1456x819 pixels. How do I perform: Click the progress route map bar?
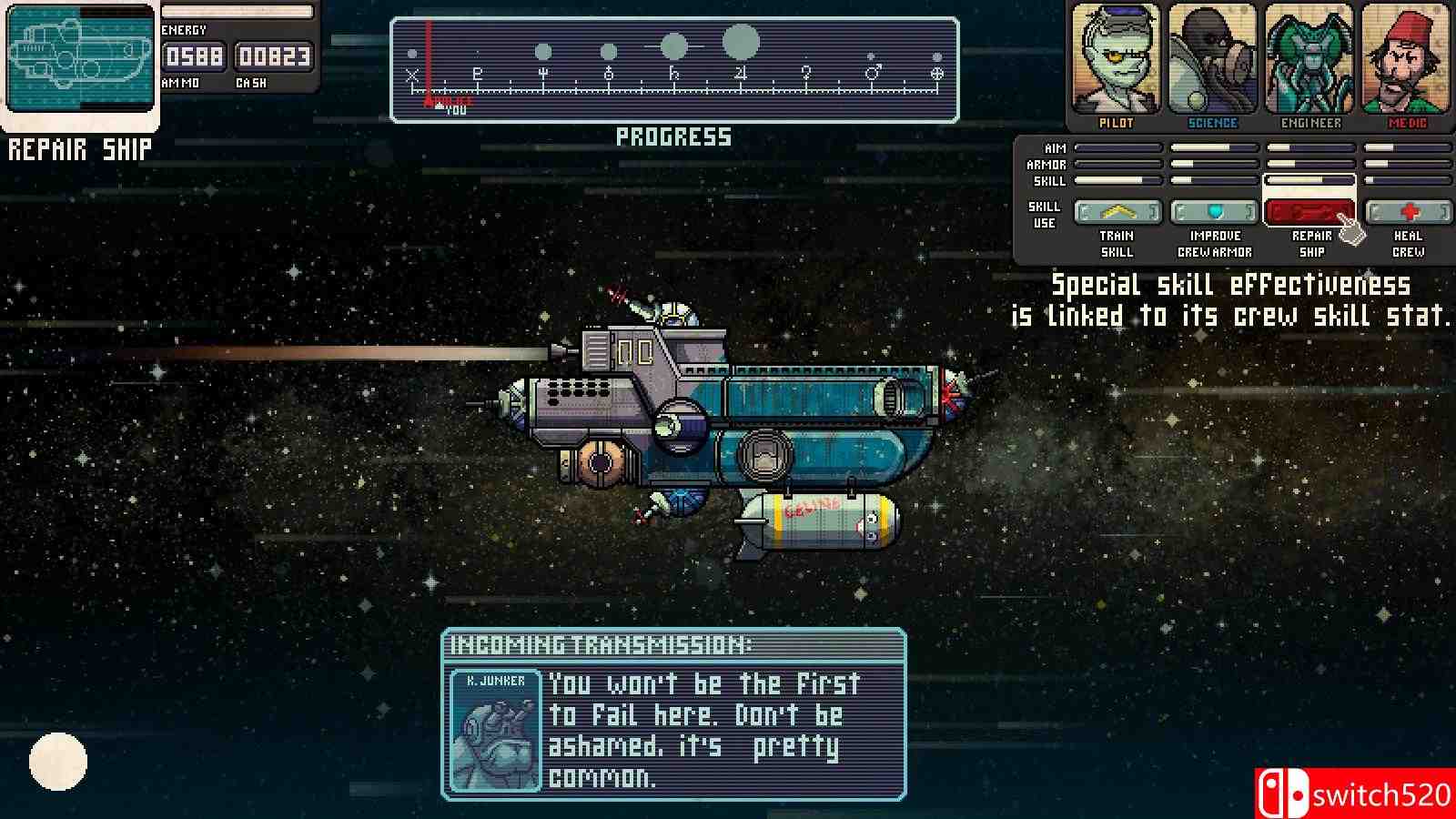pyautogui.click(x=674, y=70)
